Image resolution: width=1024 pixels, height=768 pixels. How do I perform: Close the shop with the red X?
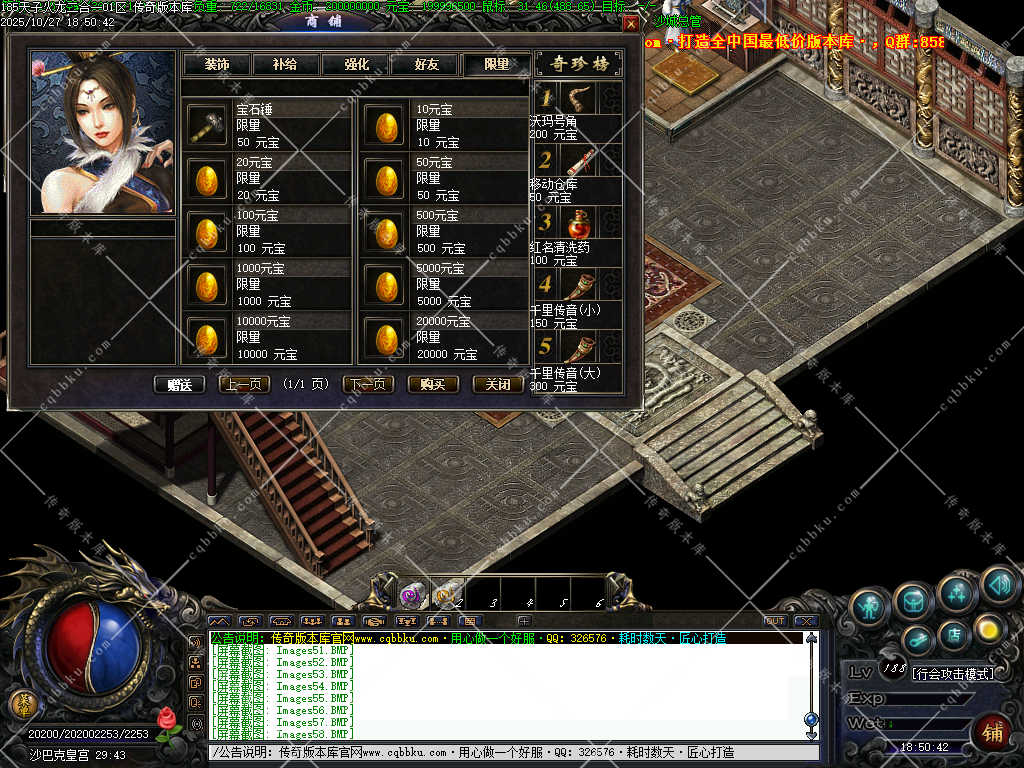(630, 23)
